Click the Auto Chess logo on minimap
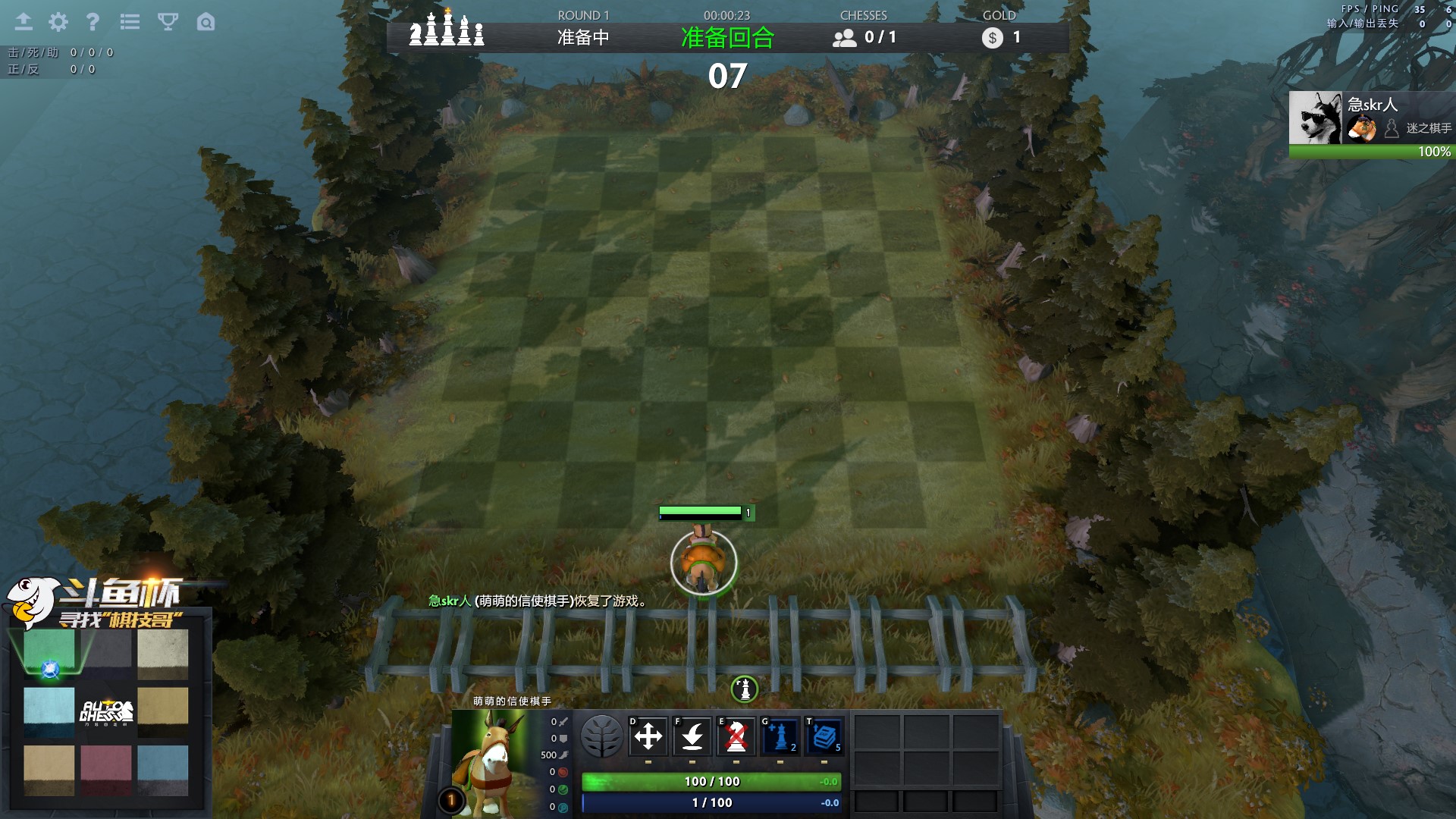This screenshot has width=1456, height=819. (106, 712)
